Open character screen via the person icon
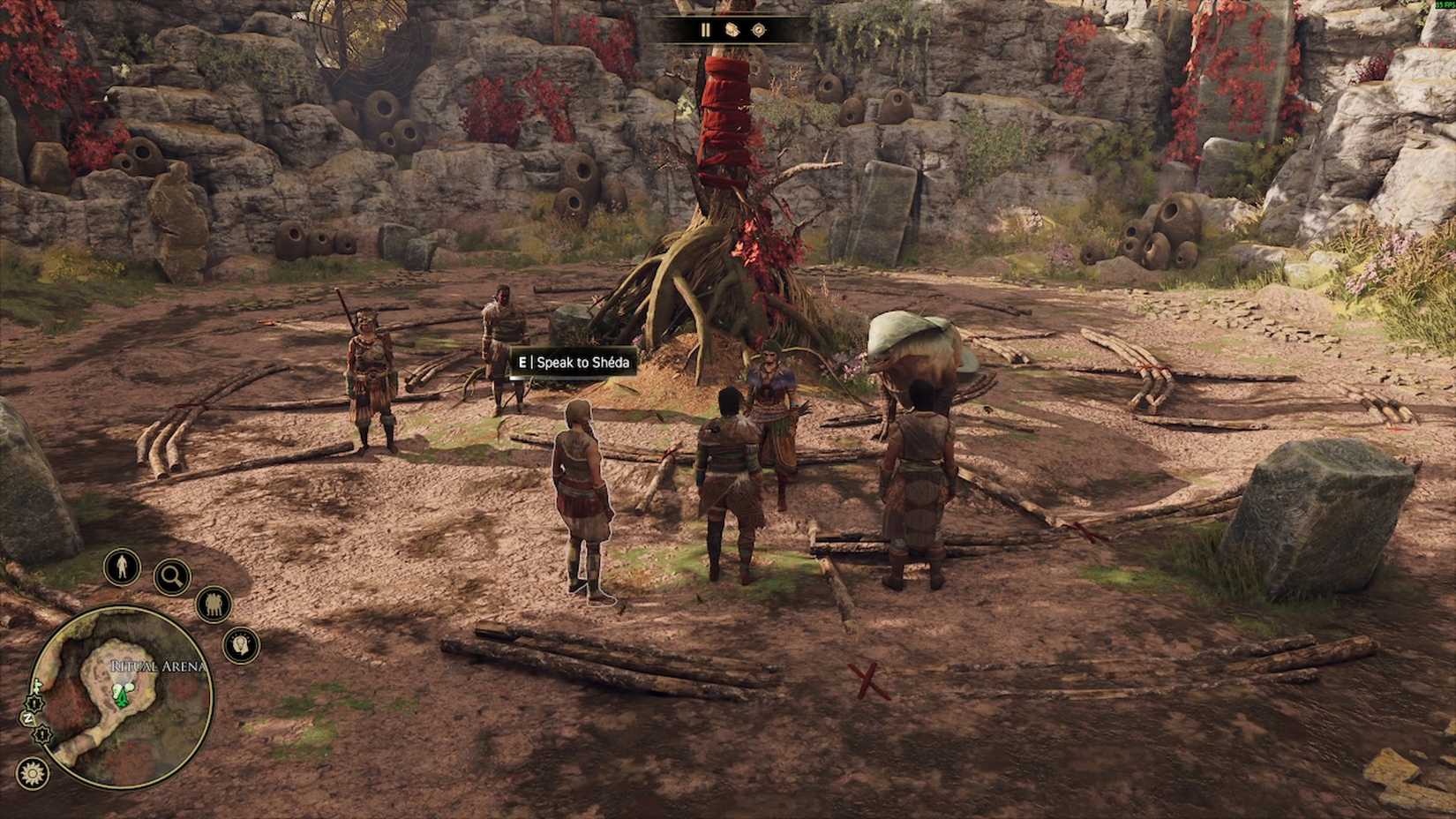1456x819 pixels. [122, 565]
